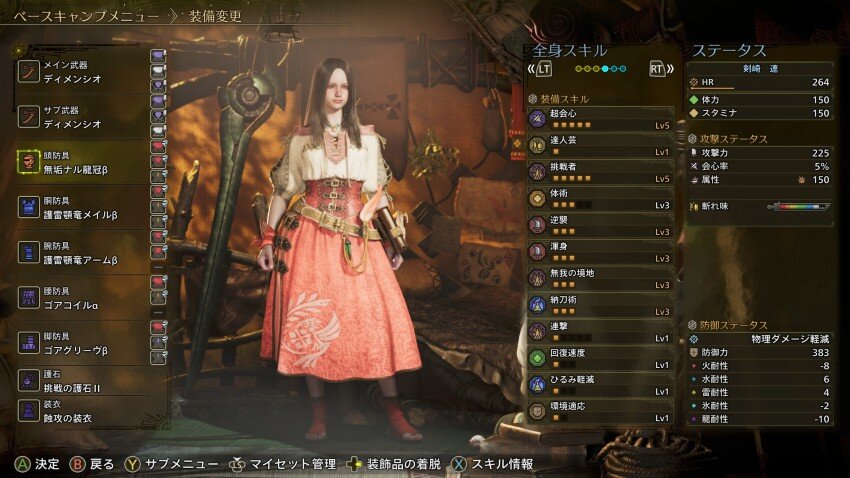Select the 環境適応 skill row

coord(600,412)
